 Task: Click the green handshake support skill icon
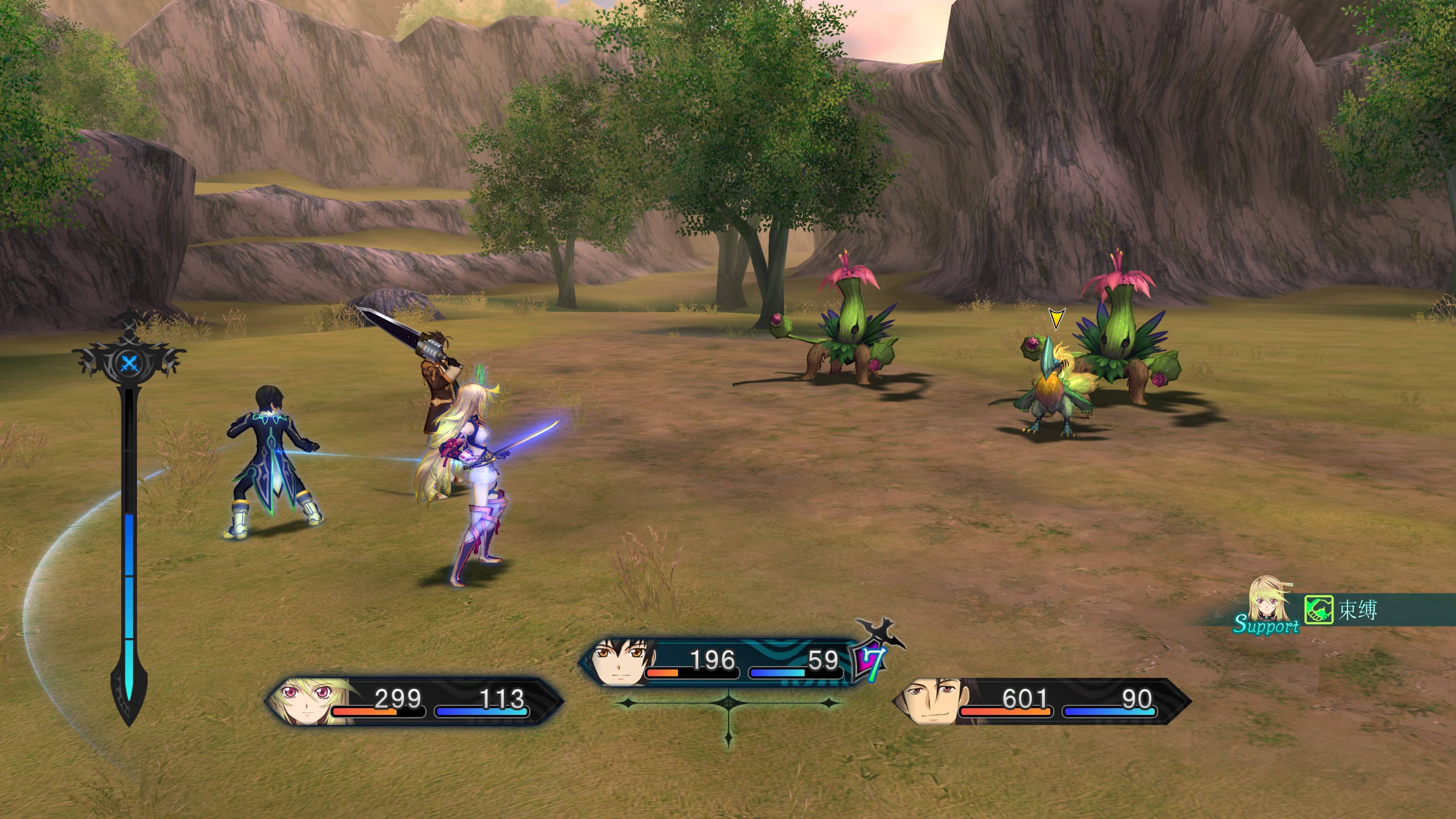click(1319, 610)
